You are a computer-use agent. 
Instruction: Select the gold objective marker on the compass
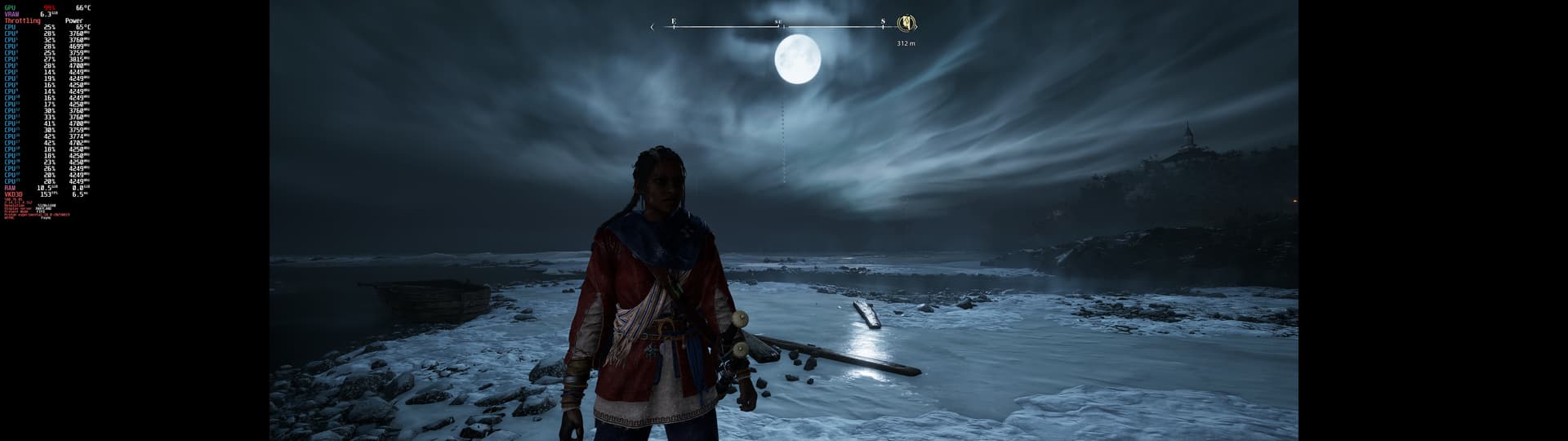906,24
